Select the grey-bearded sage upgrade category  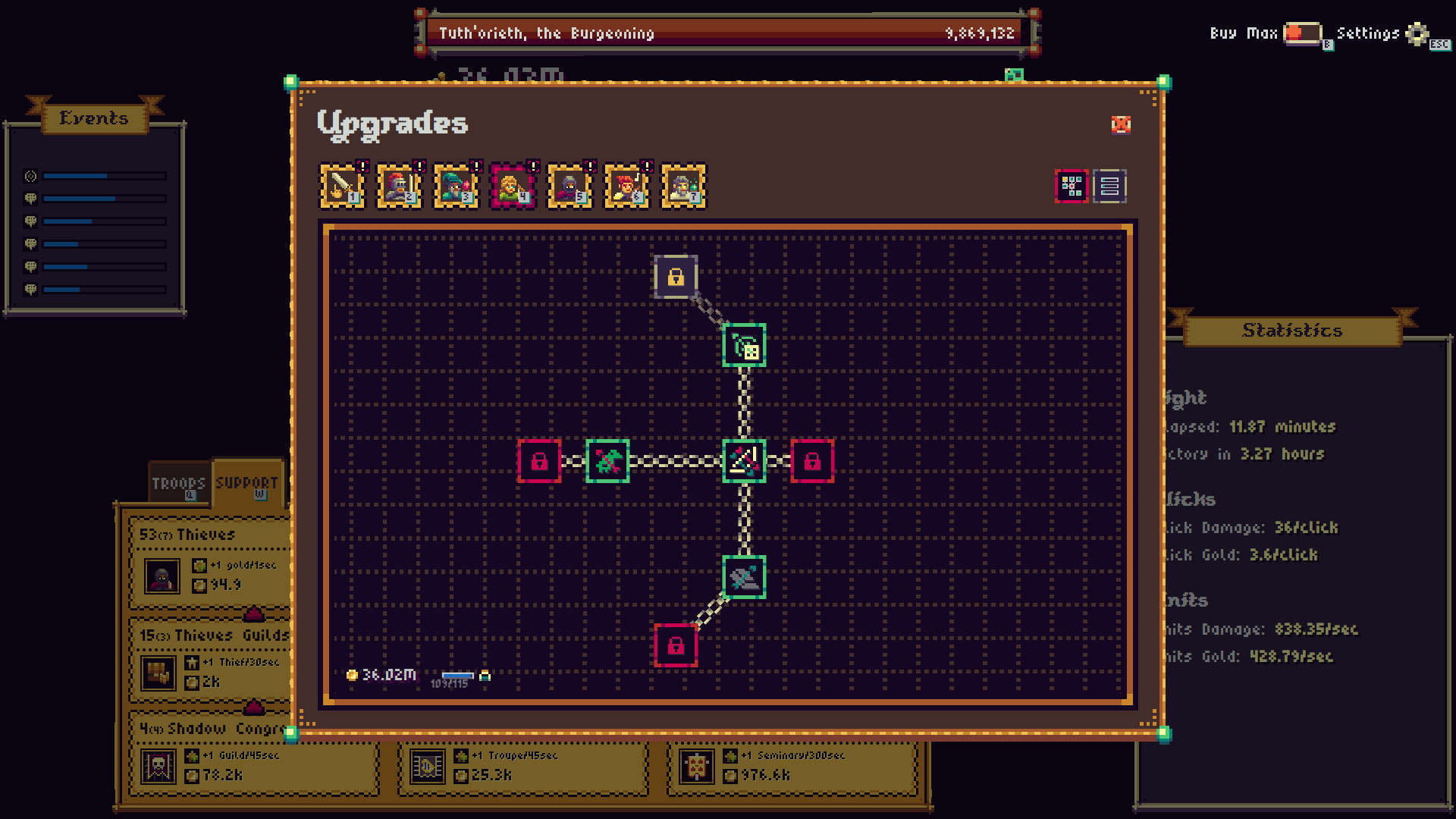[683, 187]
